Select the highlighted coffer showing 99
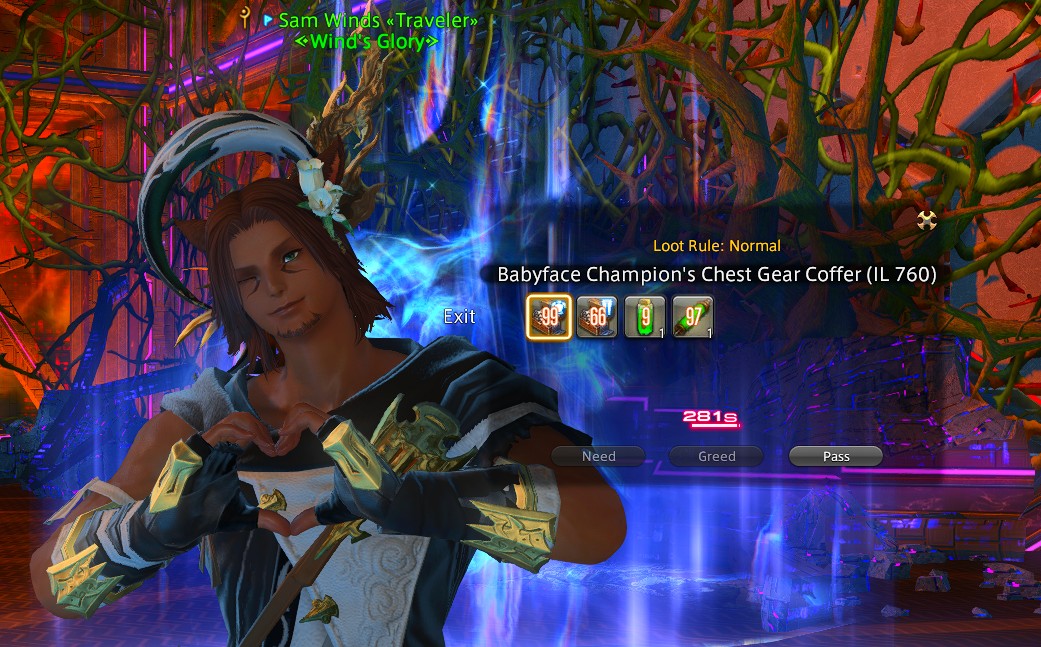Screen dimensions: 1041x647 (x=549, y=317)
